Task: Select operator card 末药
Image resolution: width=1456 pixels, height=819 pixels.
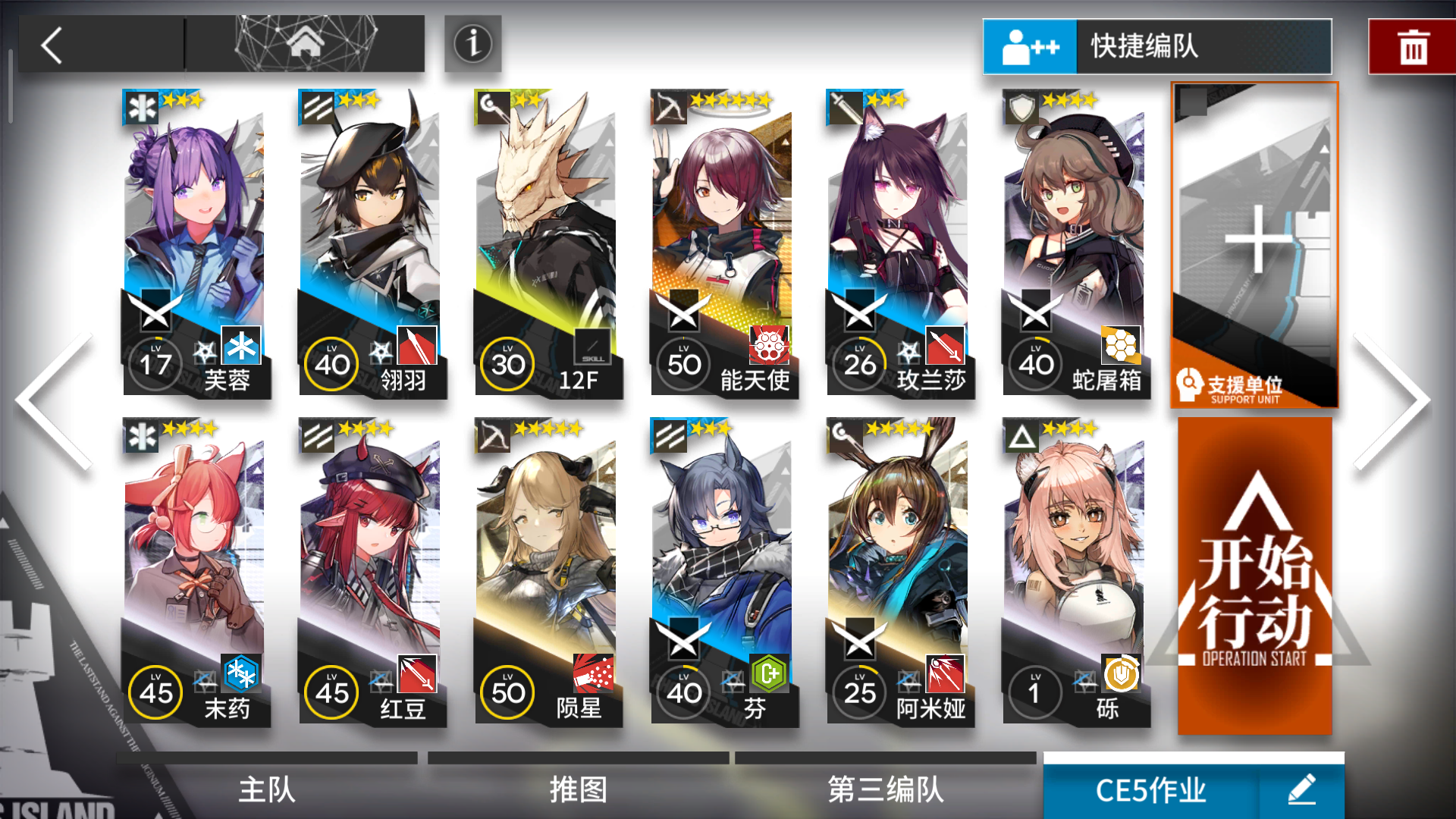Action: (196, 573)
